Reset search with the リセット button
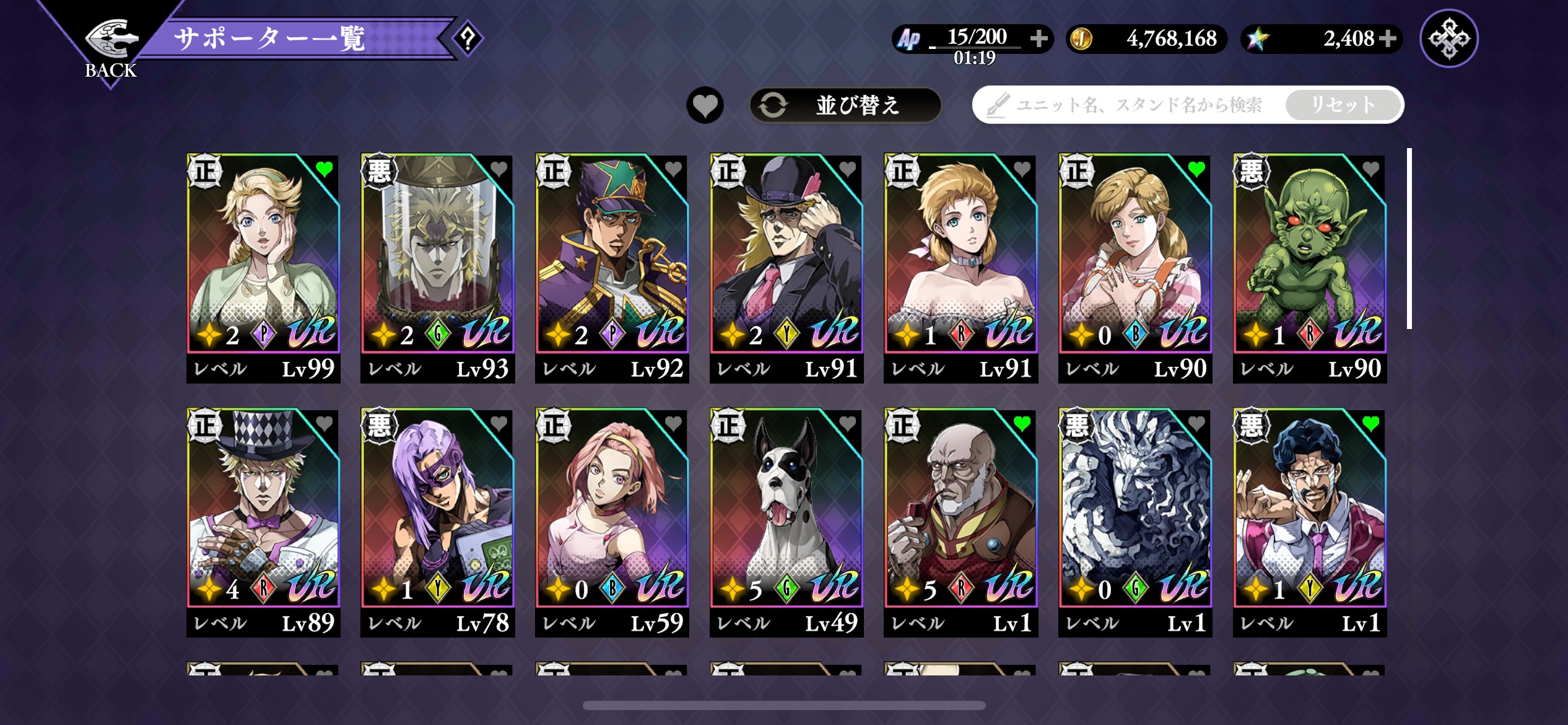Viewport: 1568px width, 725px height. [1343, 105]
